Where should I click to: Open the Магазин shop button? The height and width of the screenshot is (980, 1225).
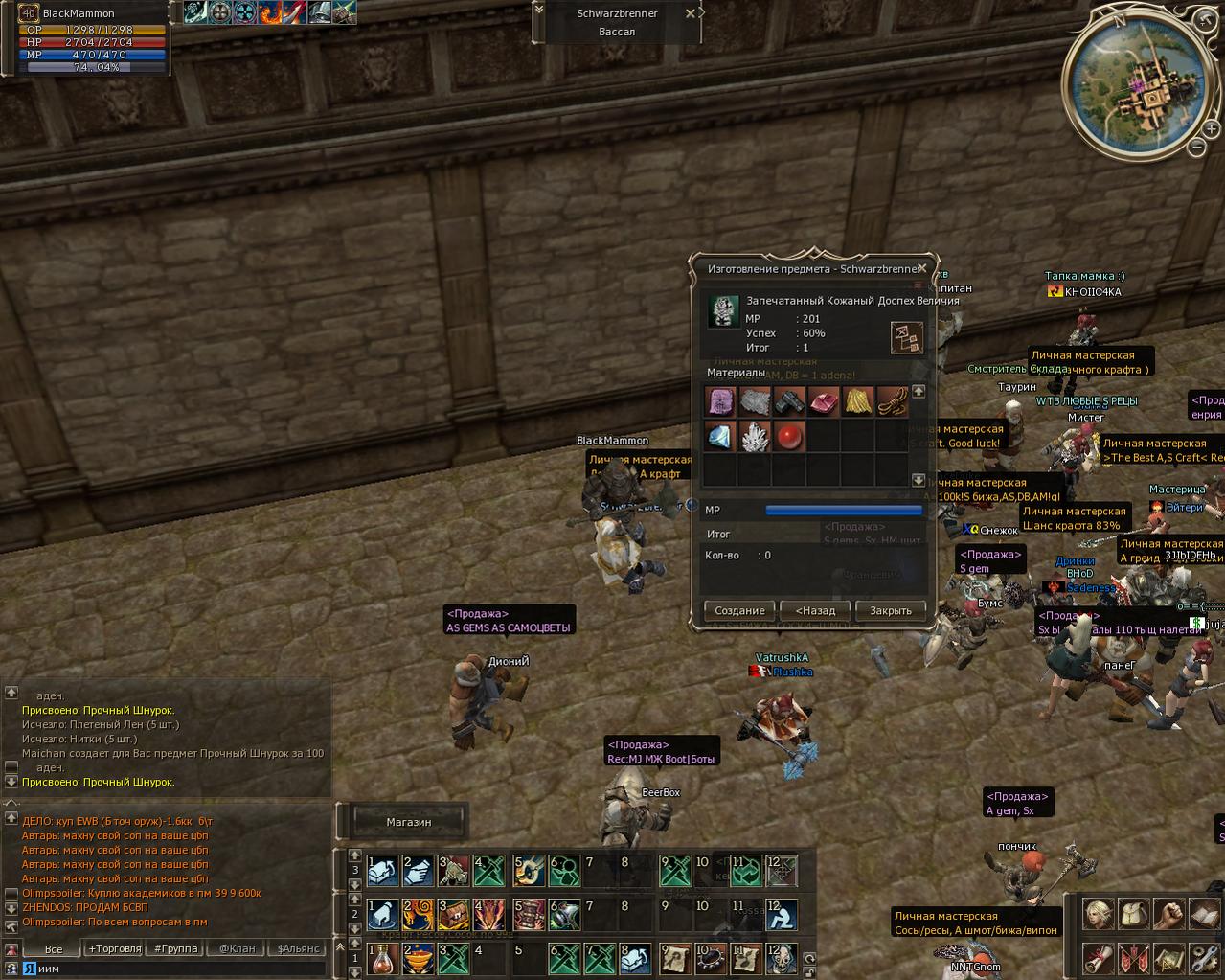click(x=409, y=822)
